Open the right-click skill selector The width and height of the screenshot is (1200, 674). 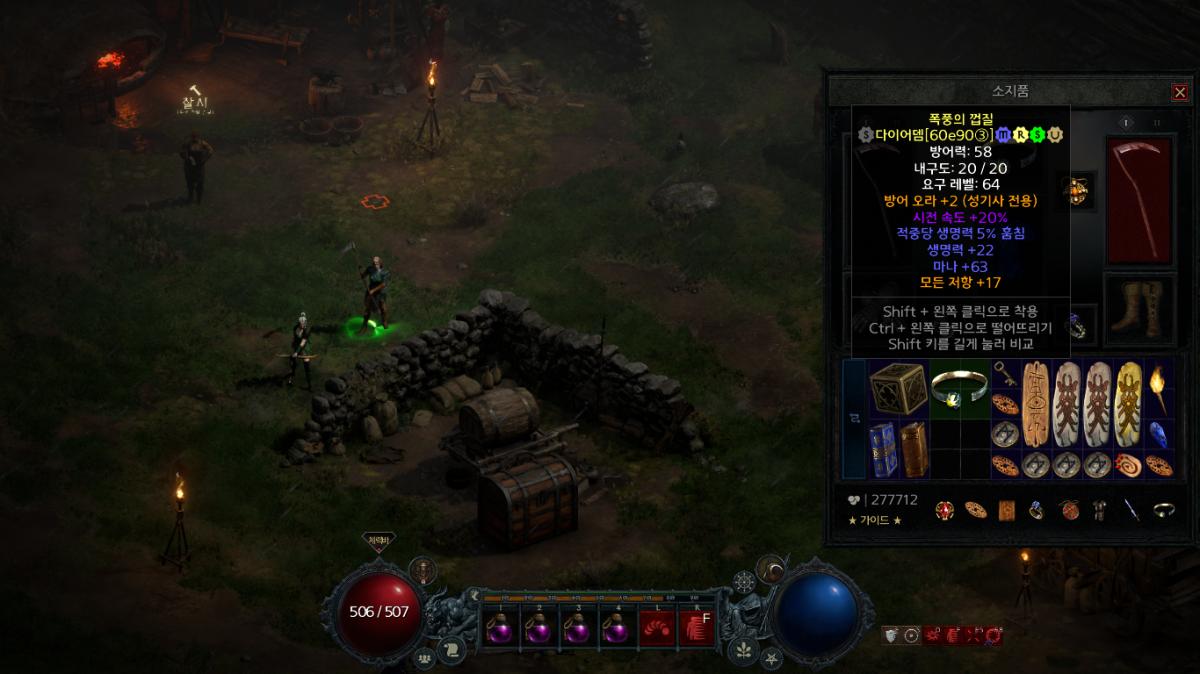[x=696, y=629]
